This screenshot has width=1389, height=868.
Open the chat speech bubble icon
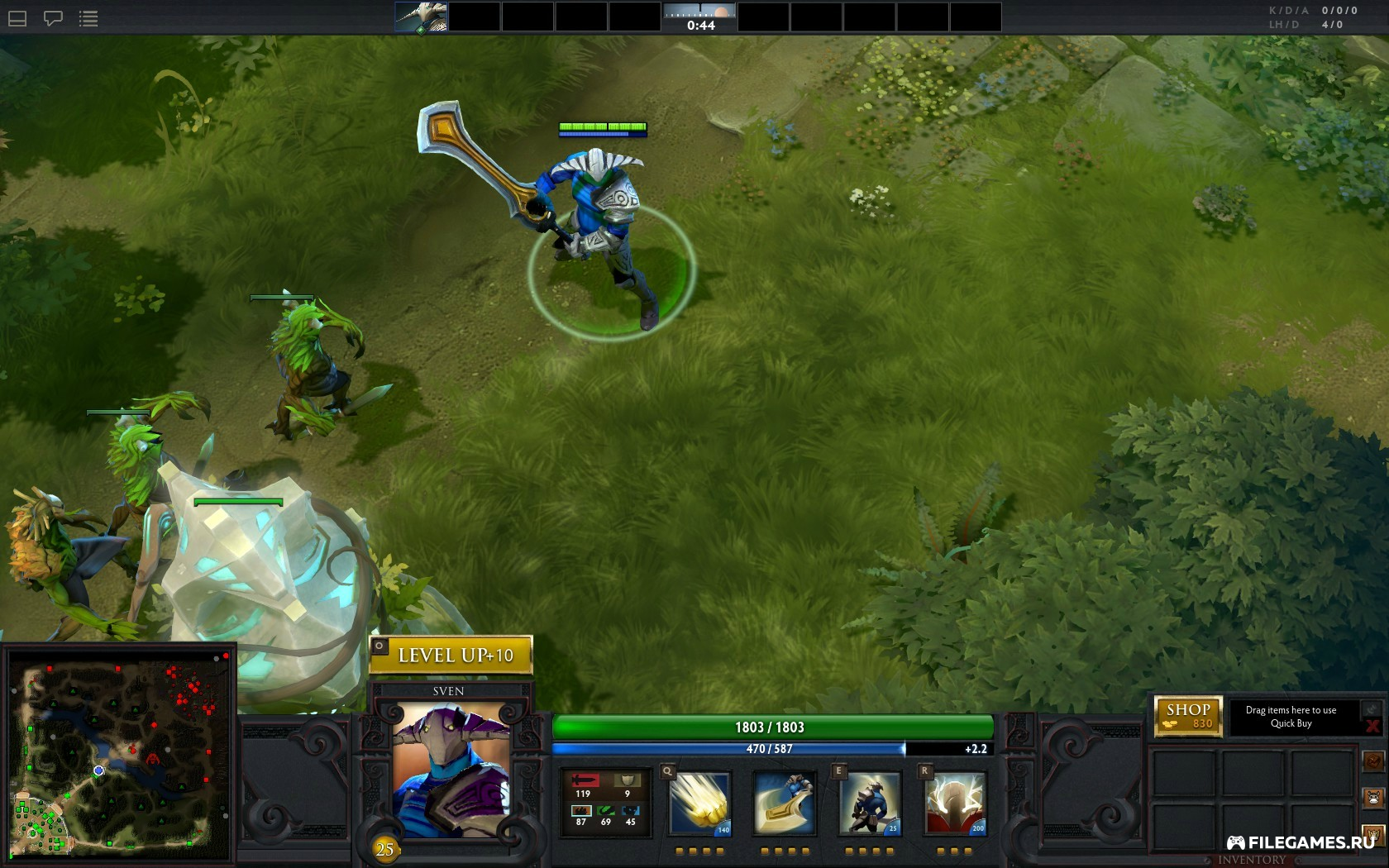pyautogui.click(x=53, y=18)
